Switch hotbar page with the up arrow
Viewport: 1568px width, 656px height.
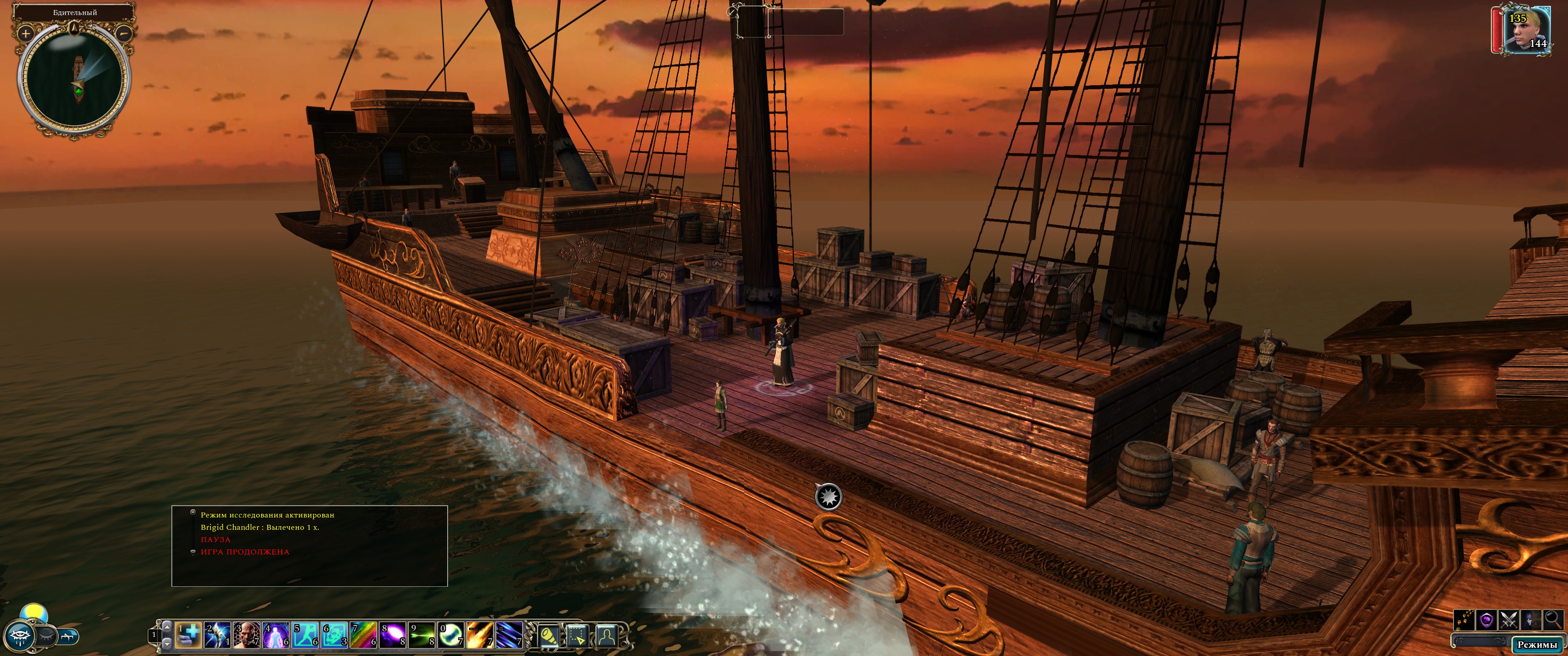[x=167, y=626]
